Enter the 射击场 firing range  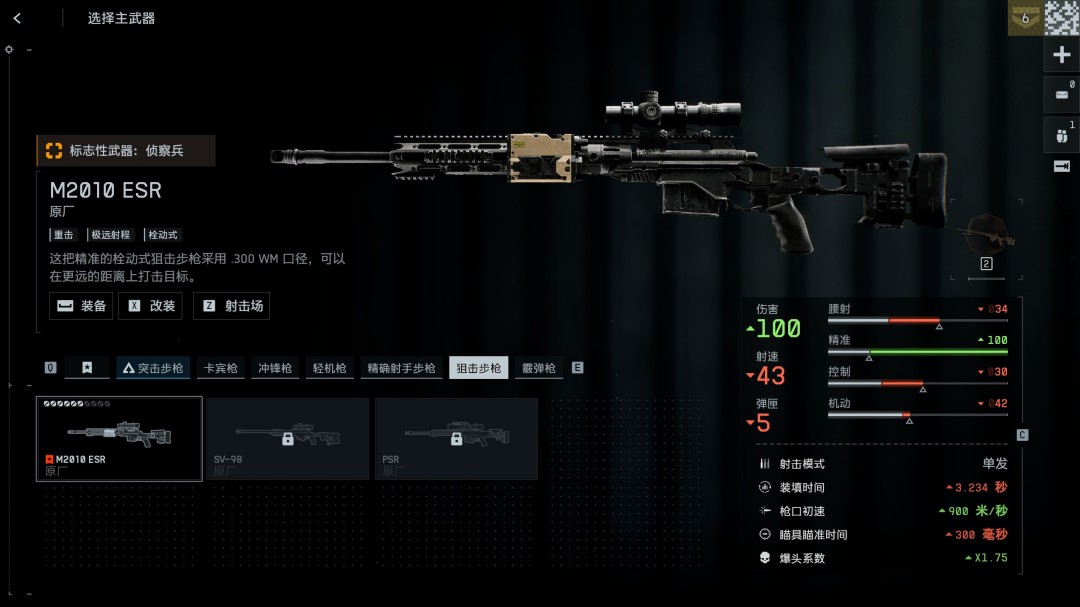click(x=232, y=306)
